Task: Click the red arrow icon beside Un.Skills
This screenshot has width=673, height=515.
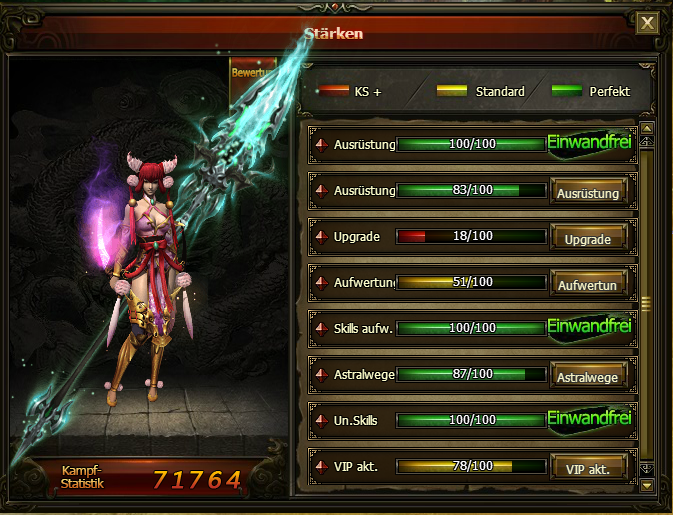Action: tap(322, 421)
